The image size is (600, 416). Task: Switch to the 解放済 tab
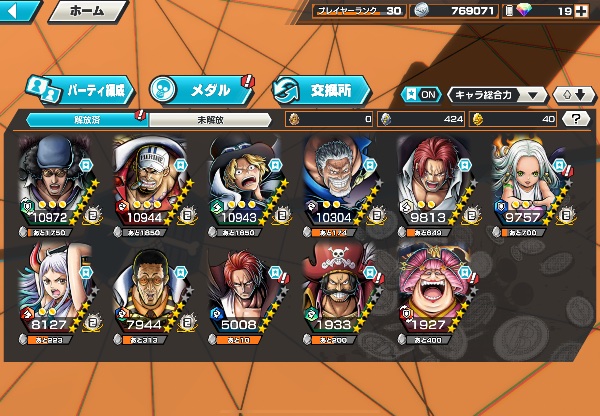(86, 119)
